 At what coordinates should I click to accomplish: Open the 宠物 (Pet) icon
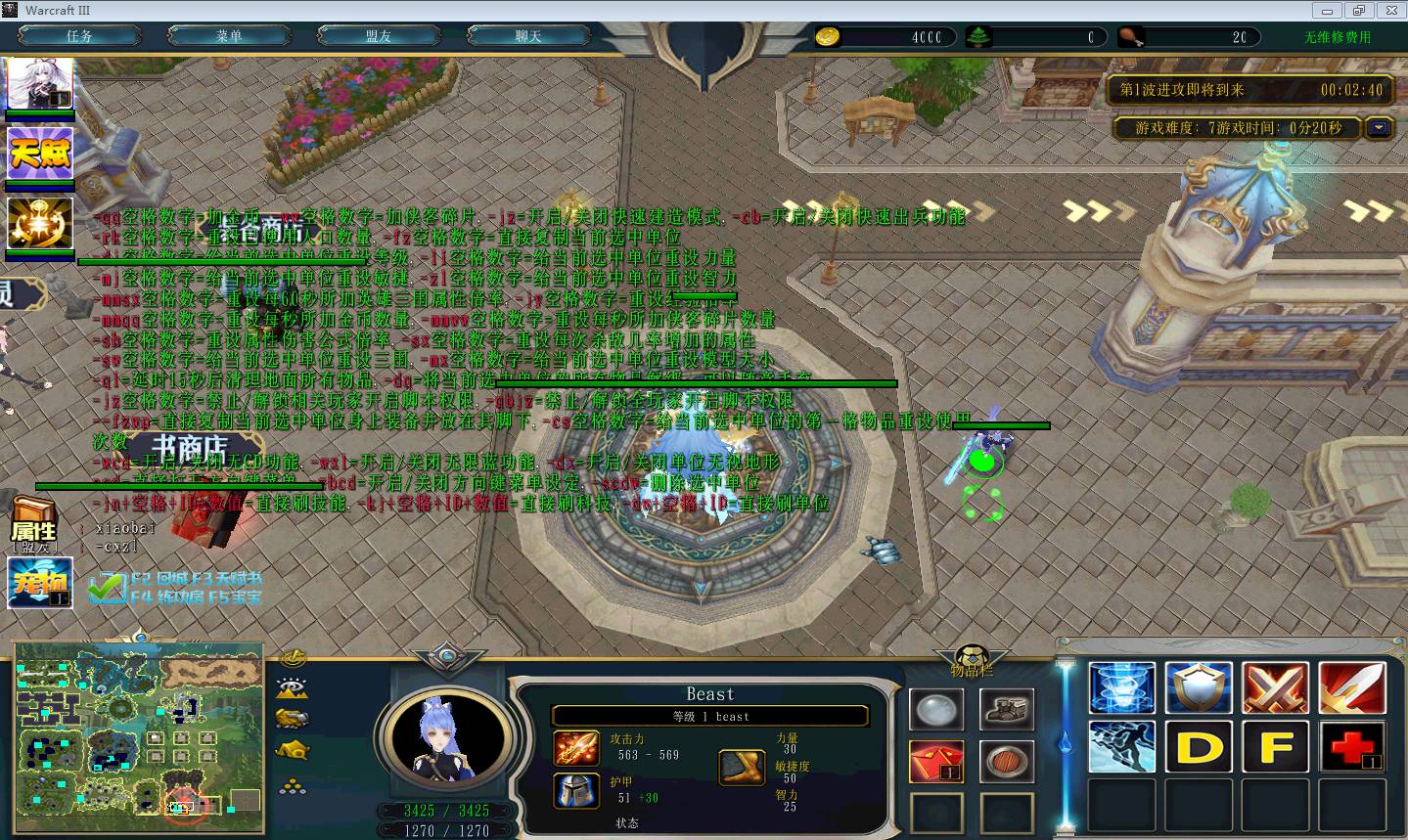[x=40, y=583]
